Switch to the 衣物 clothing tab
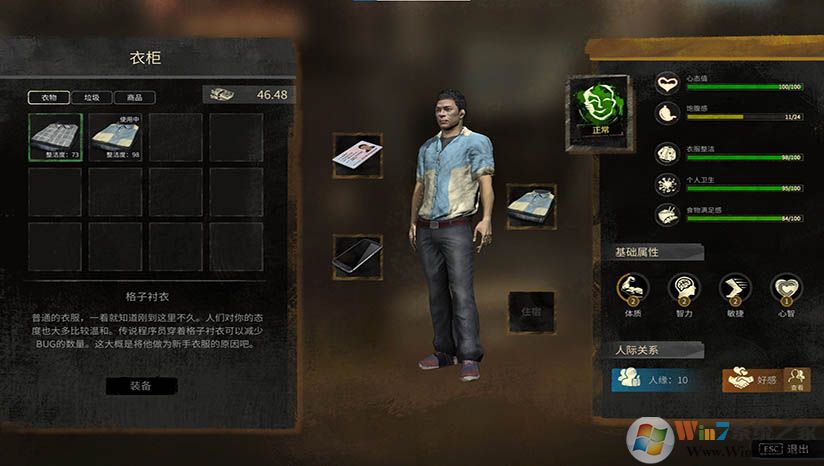The height and width of the screenshot is (466, 824). (49, 98)
